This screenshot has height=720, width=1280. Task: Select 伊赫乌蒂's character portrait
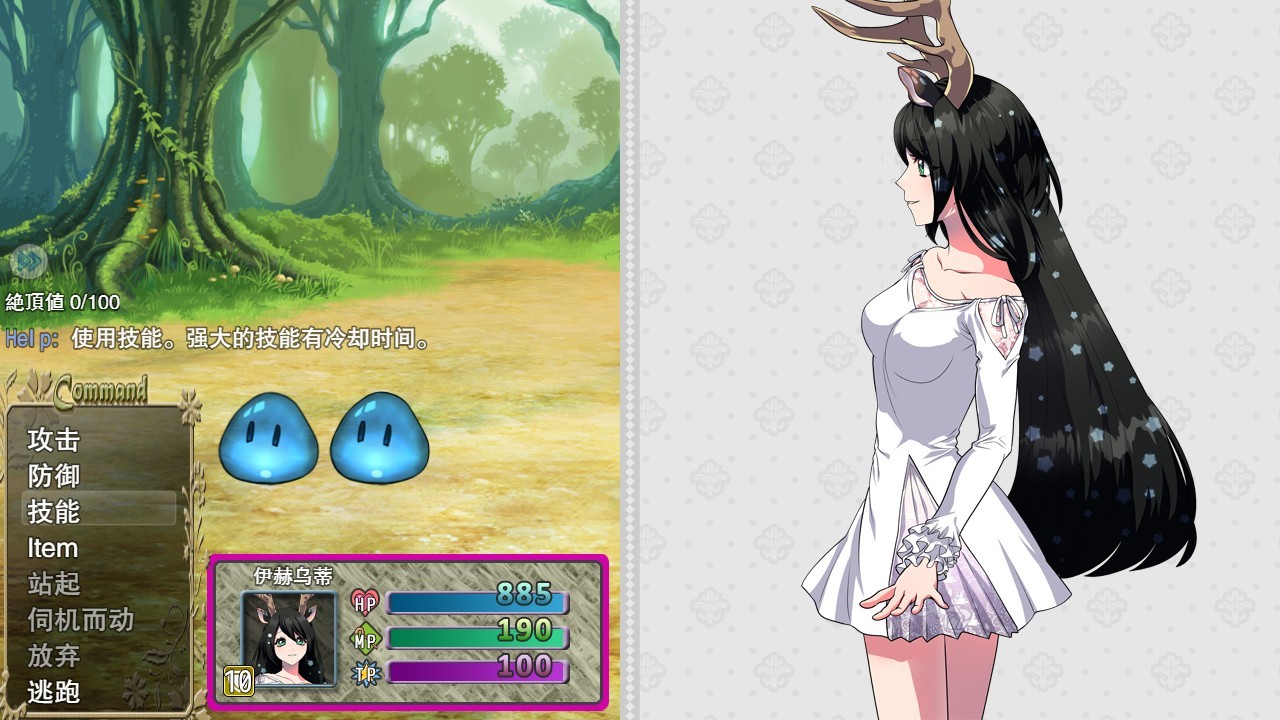click(x=288, y=639)
